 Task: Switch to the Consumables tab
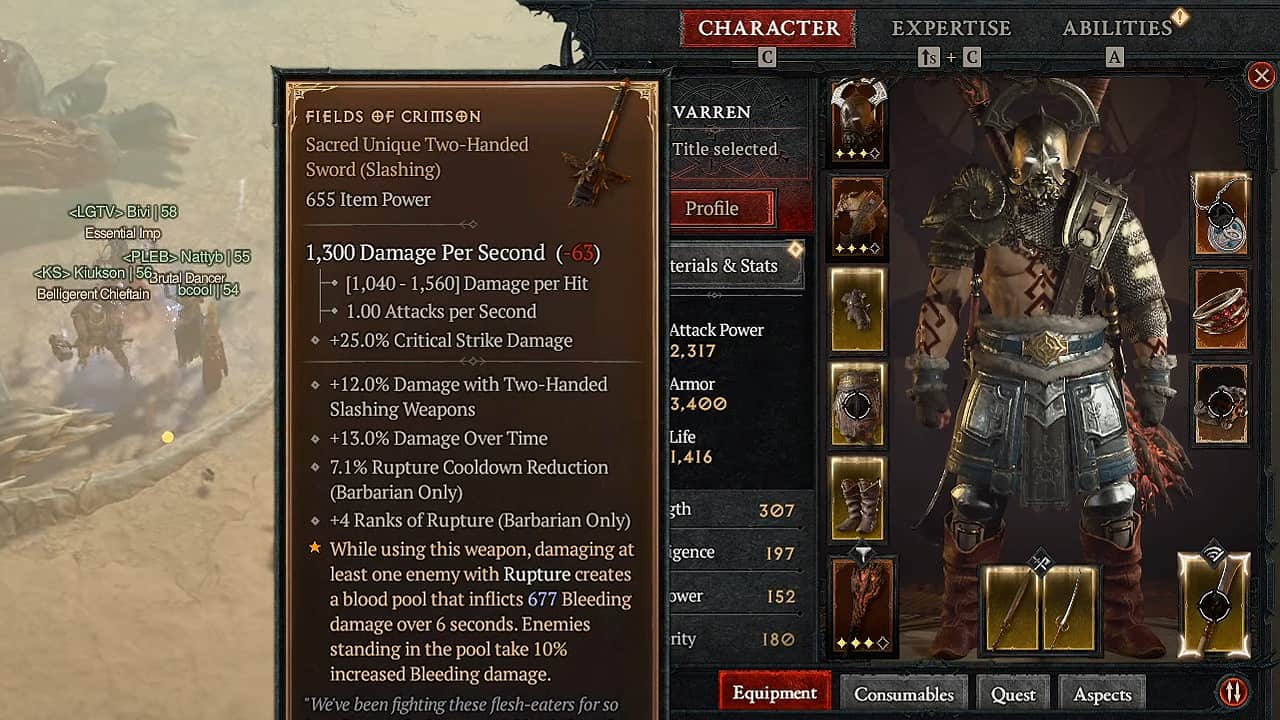point(903,692)
